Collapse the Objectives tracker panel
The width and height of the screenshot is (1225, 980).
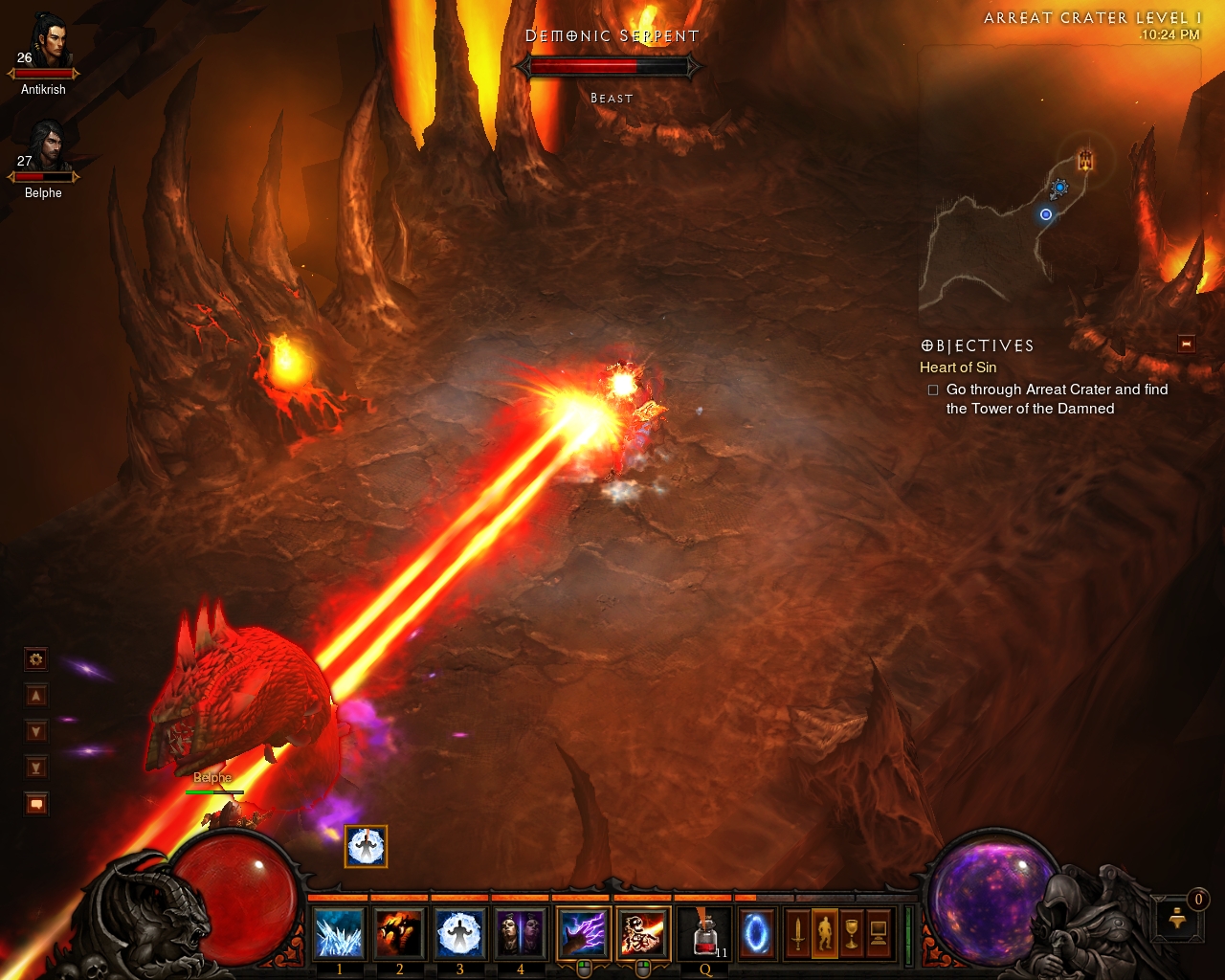1187,345
